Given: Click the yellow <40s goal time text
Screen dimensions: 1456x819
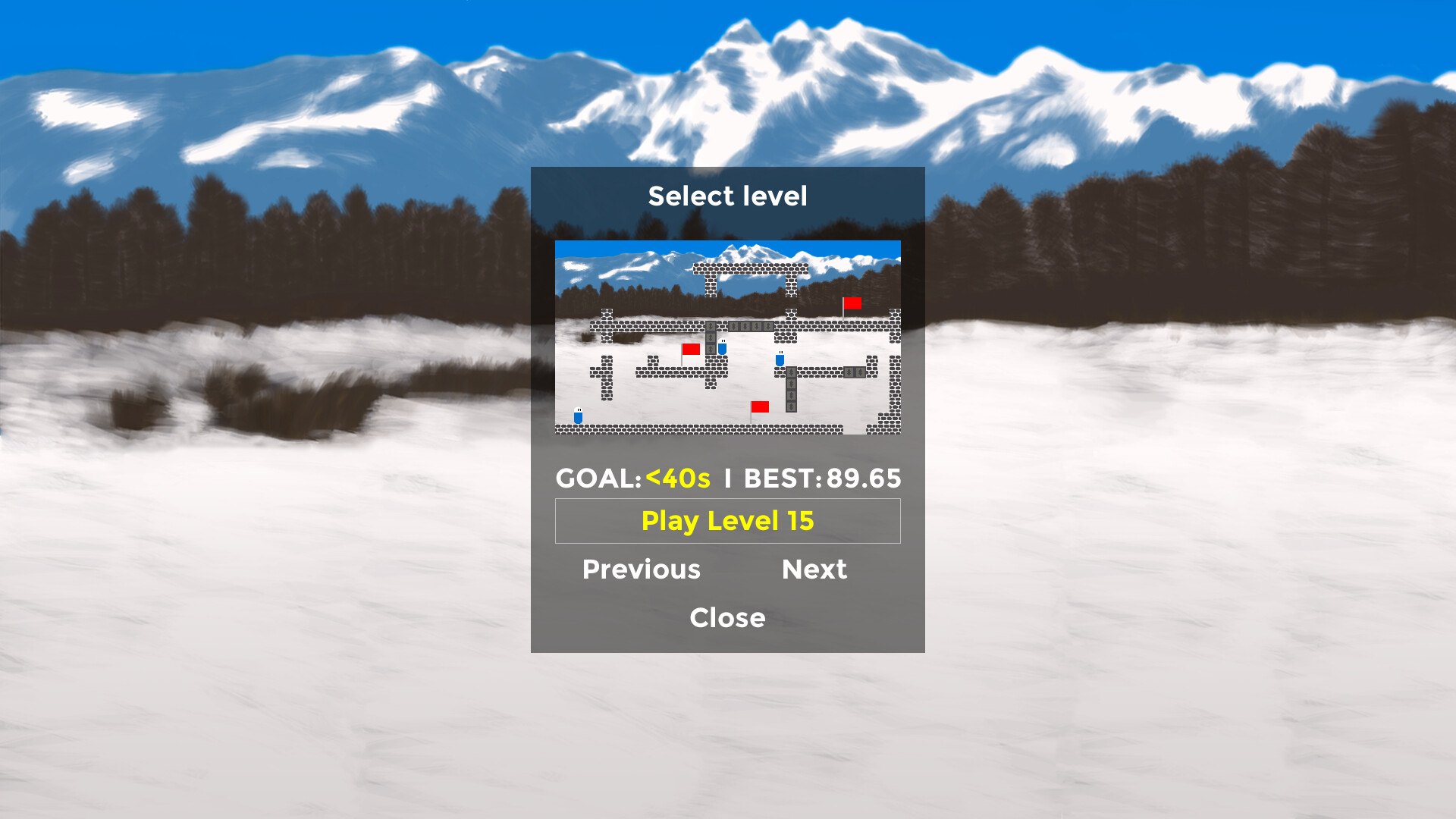Looking at the screenshot, I should pos(677,478).
